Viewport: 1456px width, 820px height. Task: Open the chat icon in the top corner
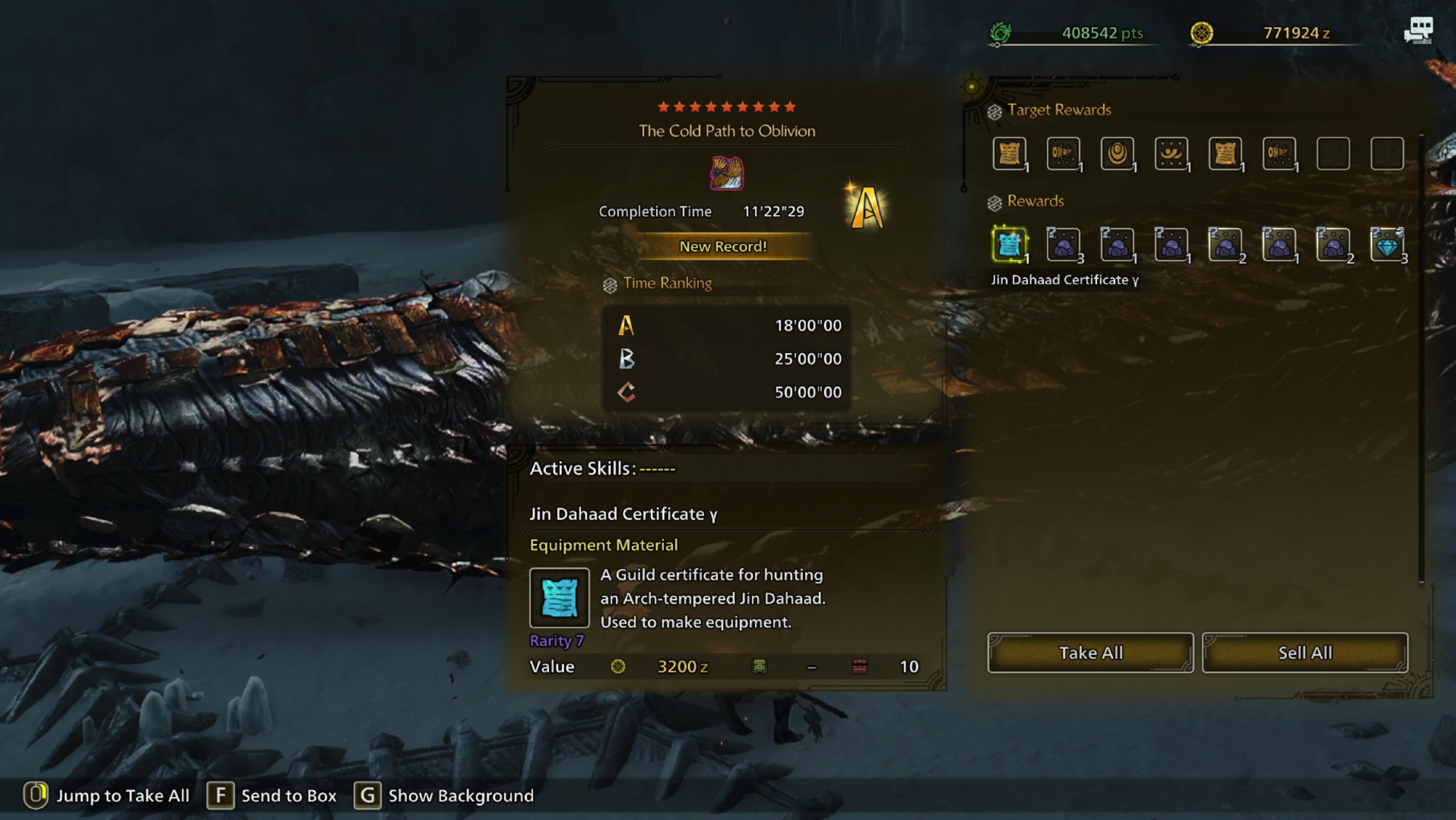(1417, 31)
